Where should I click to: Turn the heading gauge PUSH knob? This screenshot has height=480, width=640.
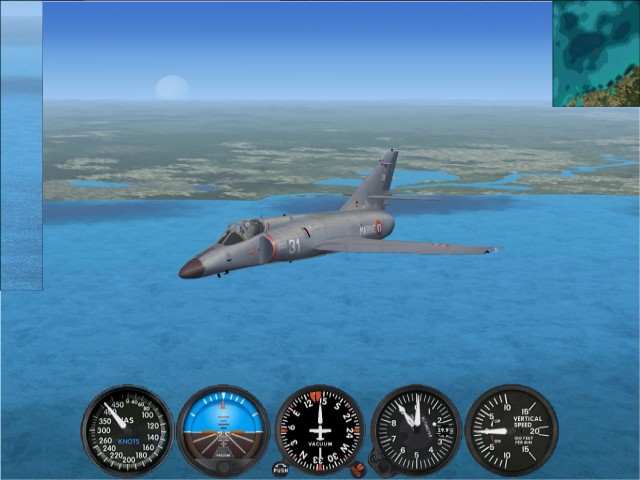tap(280, 468)
